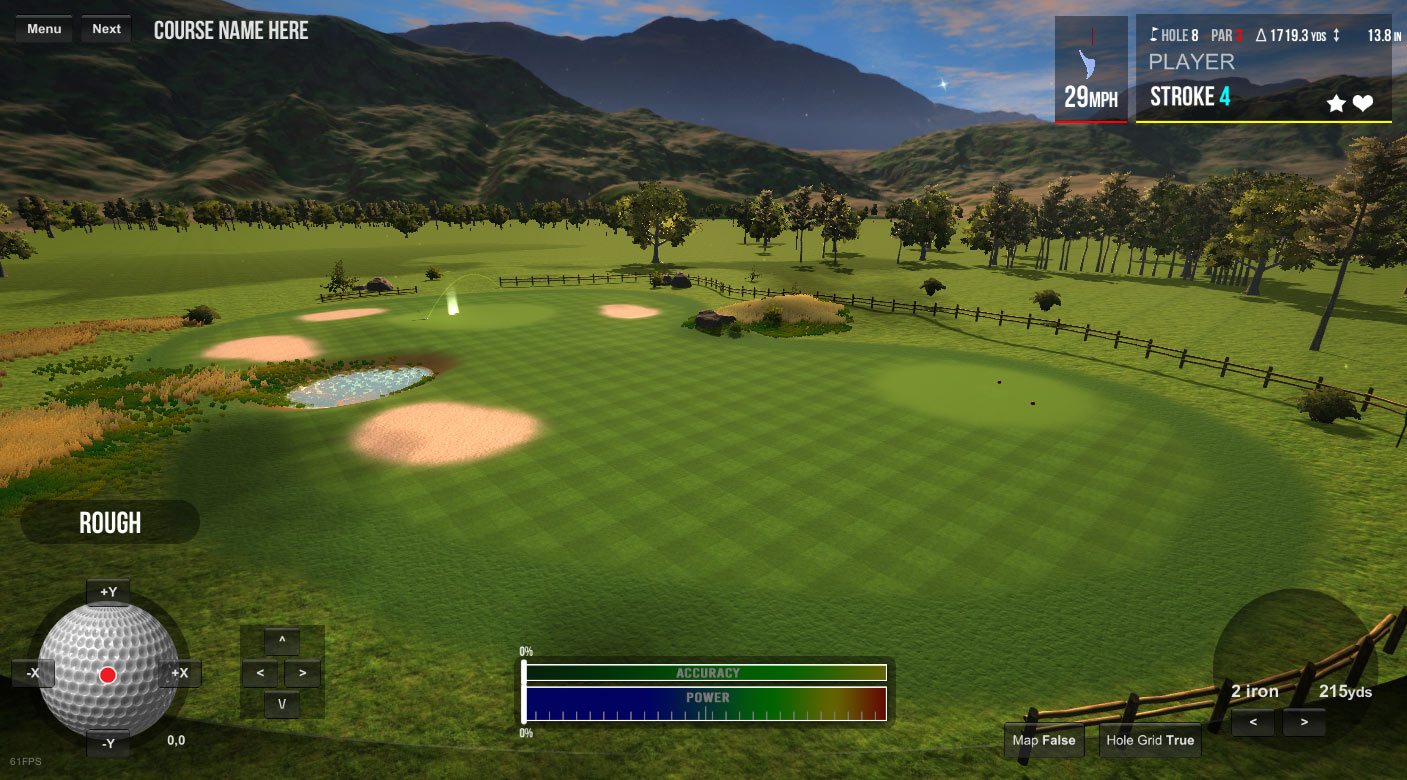Click the Next button
Viewport: 1407px width, 780px height.
(106, 29)
